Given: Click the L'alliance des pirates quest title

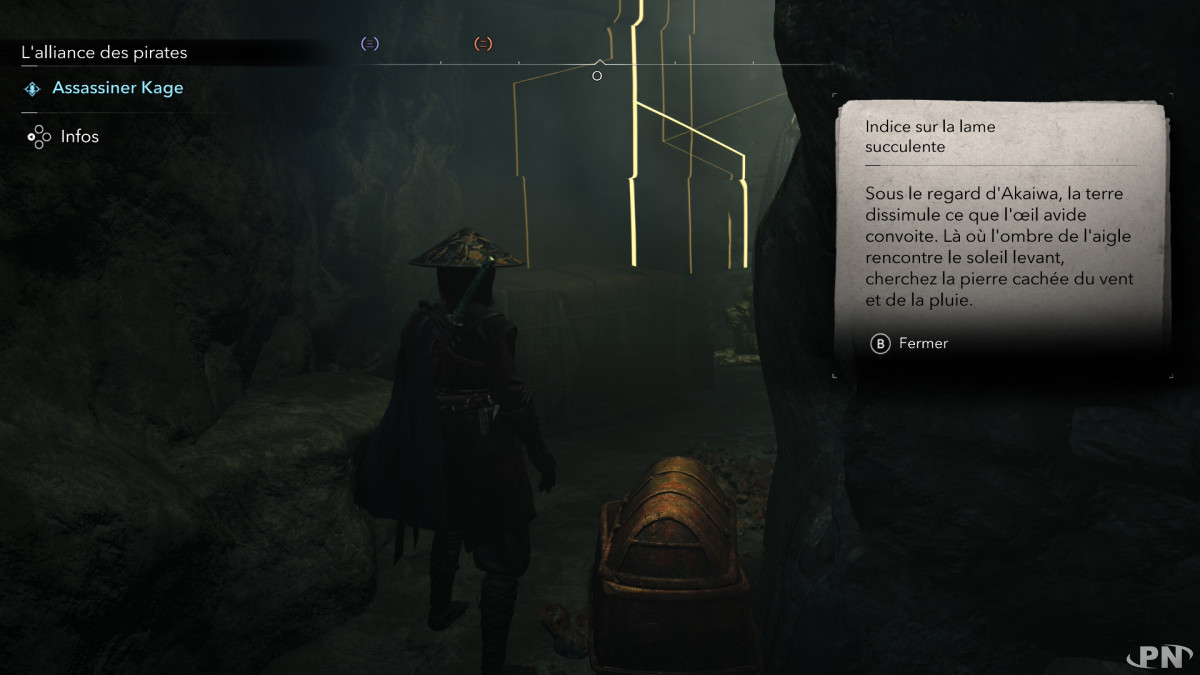Looking at the screenshot, I should (x=104, y=52).
